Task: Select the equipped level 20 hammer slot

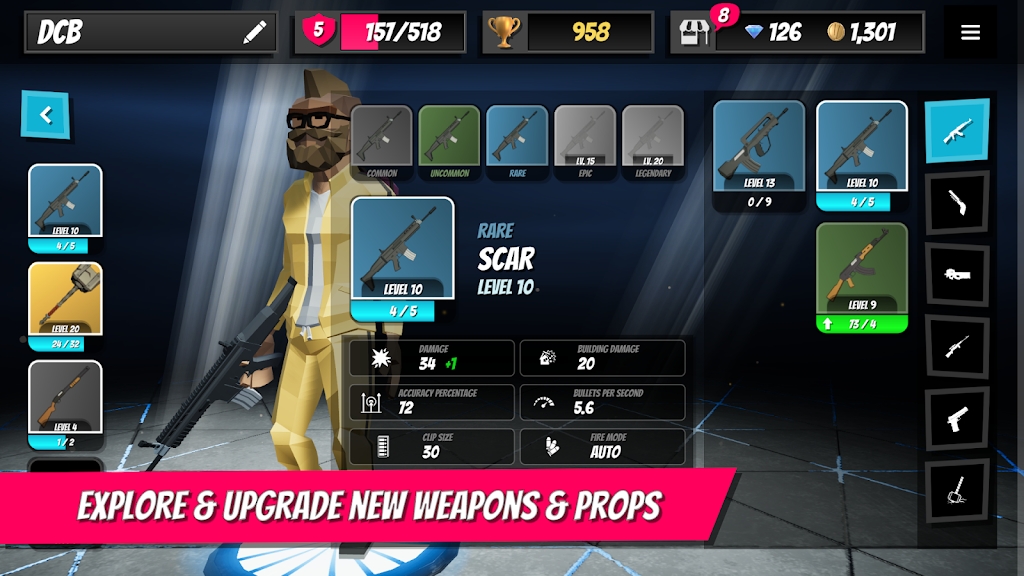Action: [65, 306]
